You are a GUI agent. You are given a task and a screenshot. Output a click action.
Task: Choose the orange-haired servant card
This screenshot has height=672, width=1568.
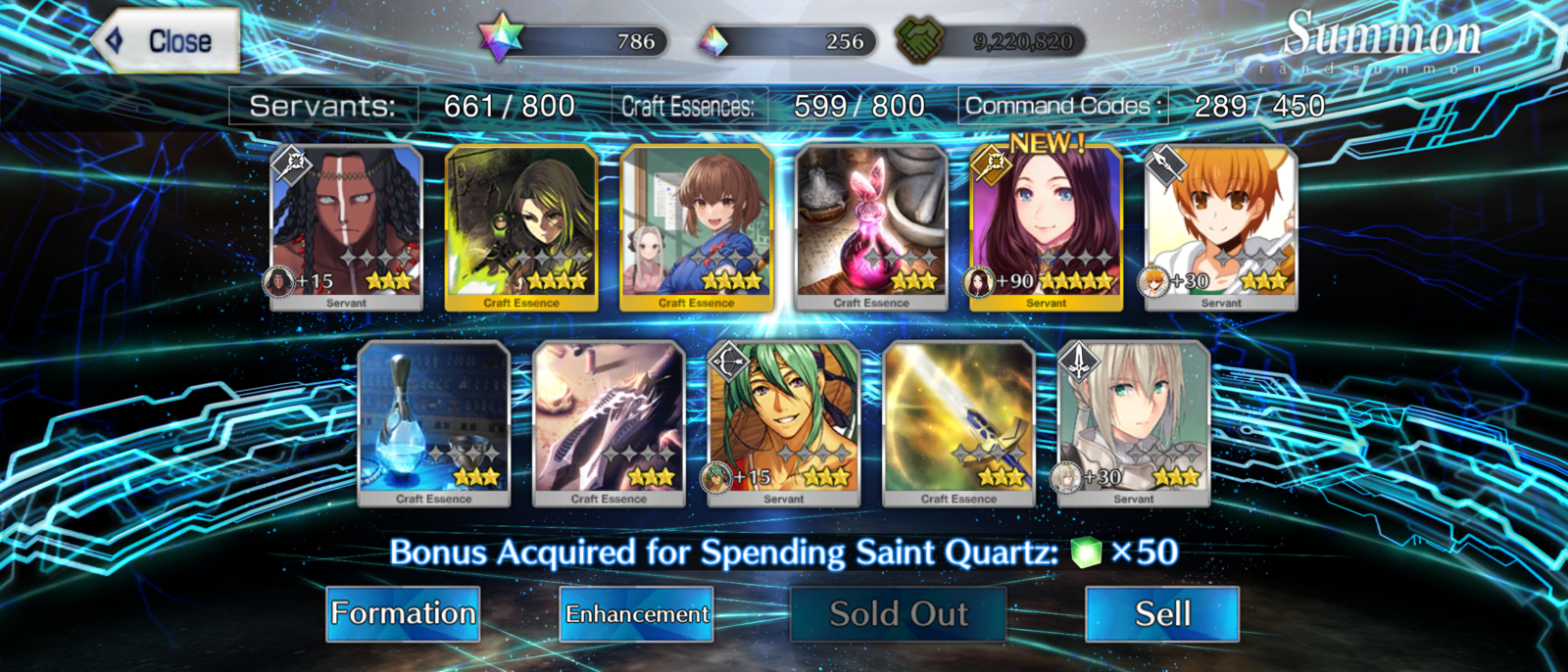click(1221, 228)
